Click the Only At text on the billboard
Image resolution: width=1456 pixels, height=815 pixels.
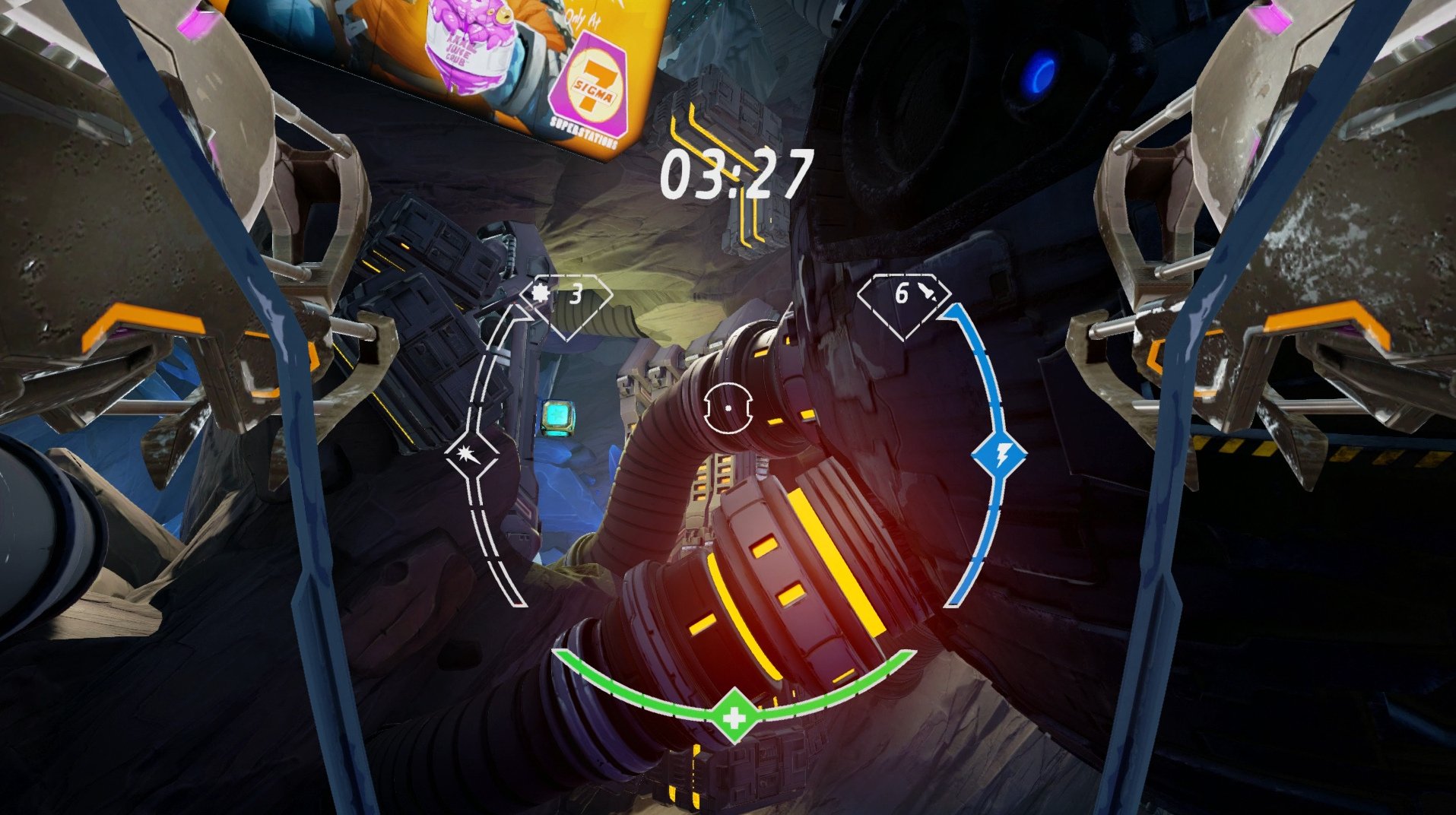(582, 18)
